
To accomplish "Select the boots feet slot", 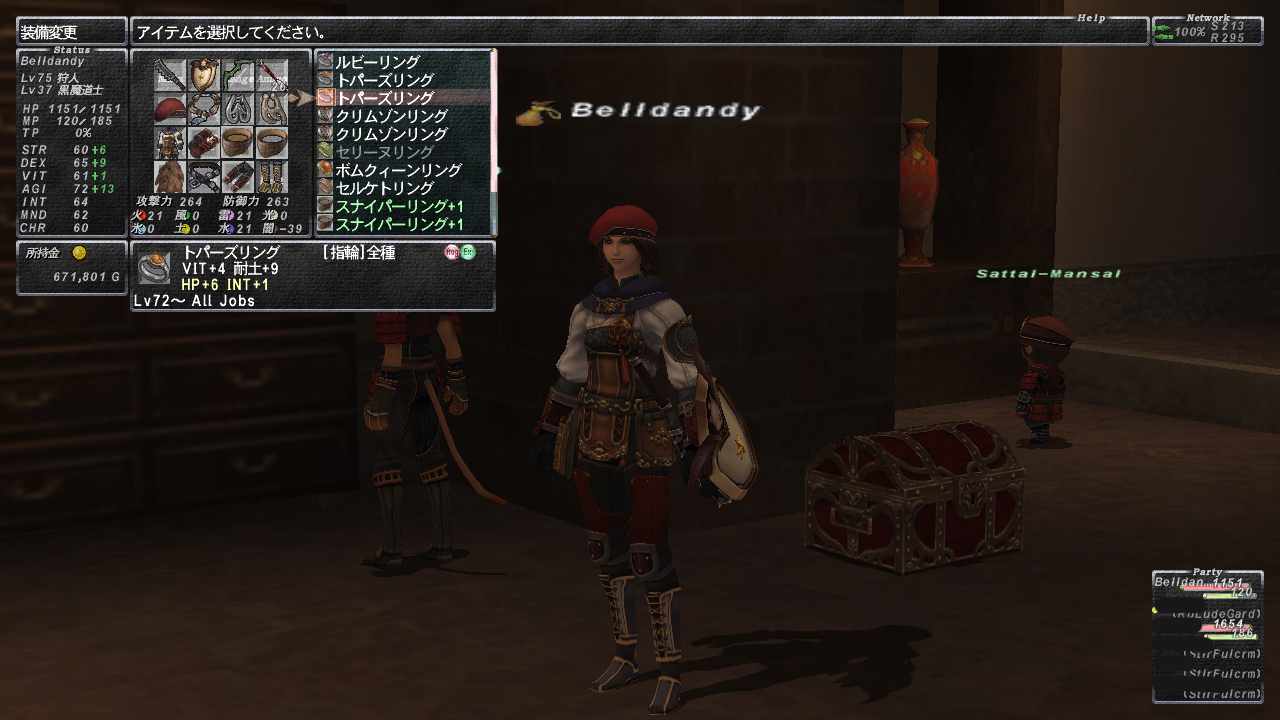I will (x=271, y=177).
